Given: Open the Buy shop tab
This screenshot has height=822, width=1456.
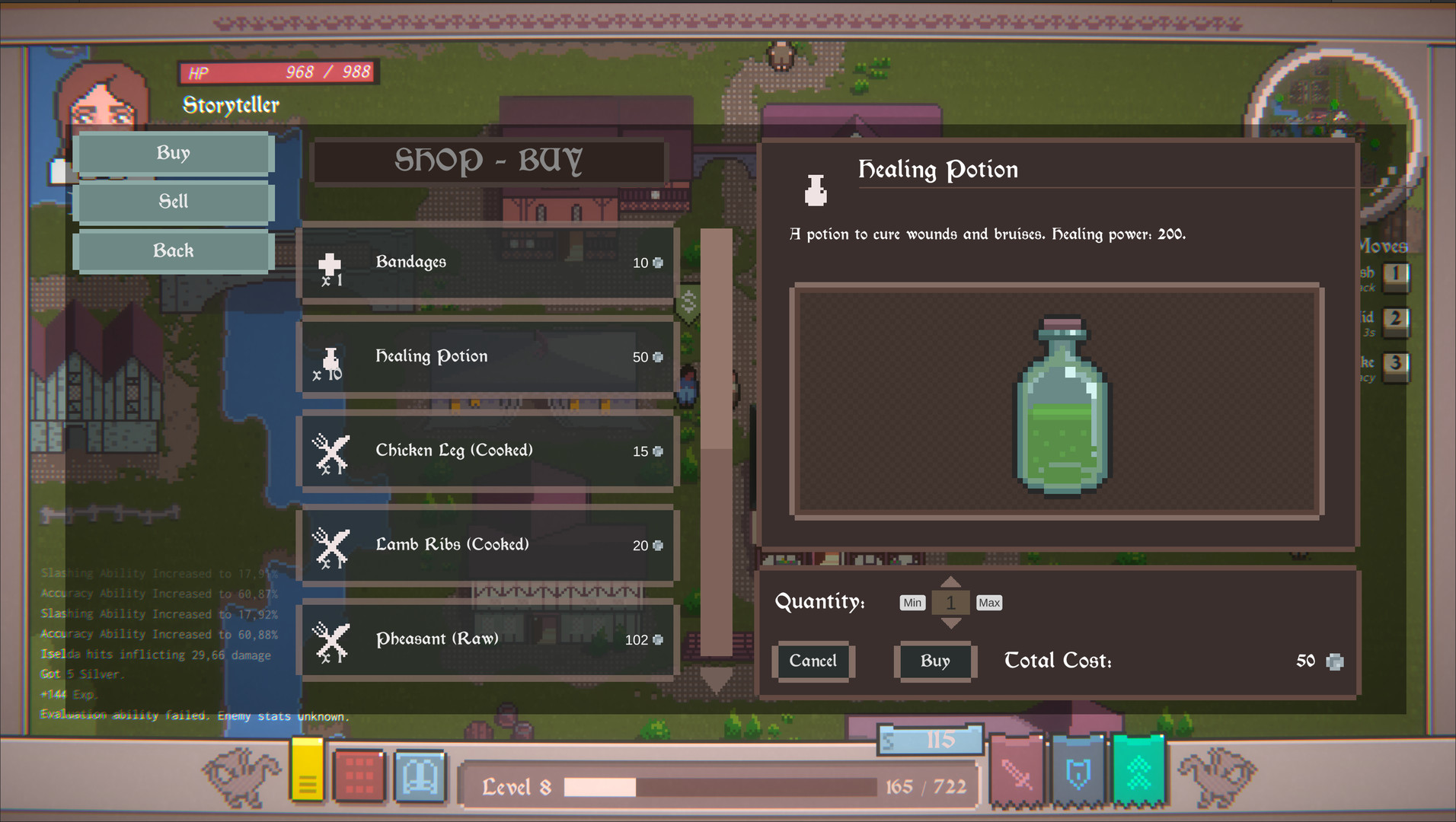Looking at the screenshot, I should pos(174,153).
